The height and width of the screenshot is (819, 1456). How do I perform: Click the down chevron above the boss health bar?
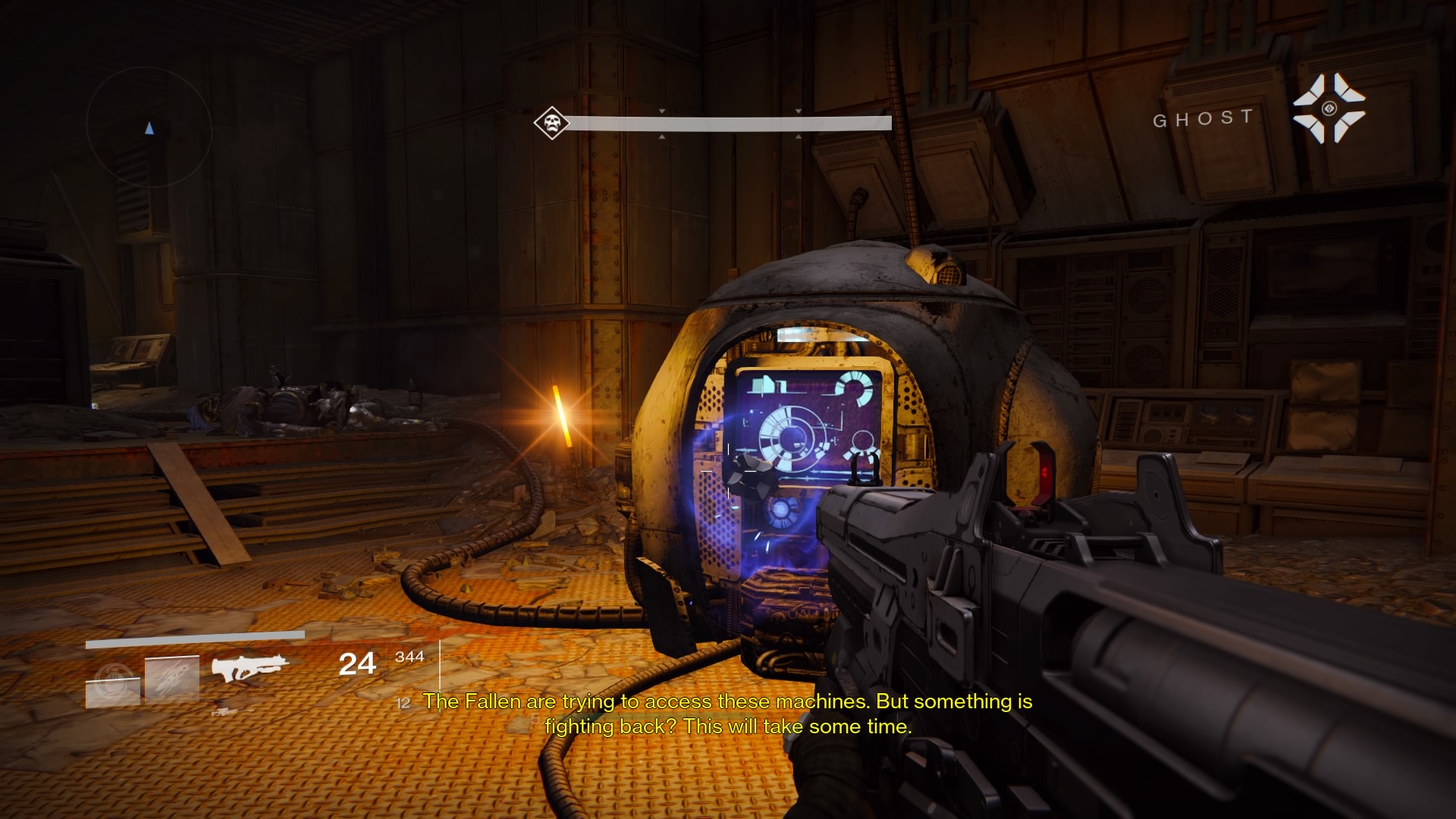661,111
